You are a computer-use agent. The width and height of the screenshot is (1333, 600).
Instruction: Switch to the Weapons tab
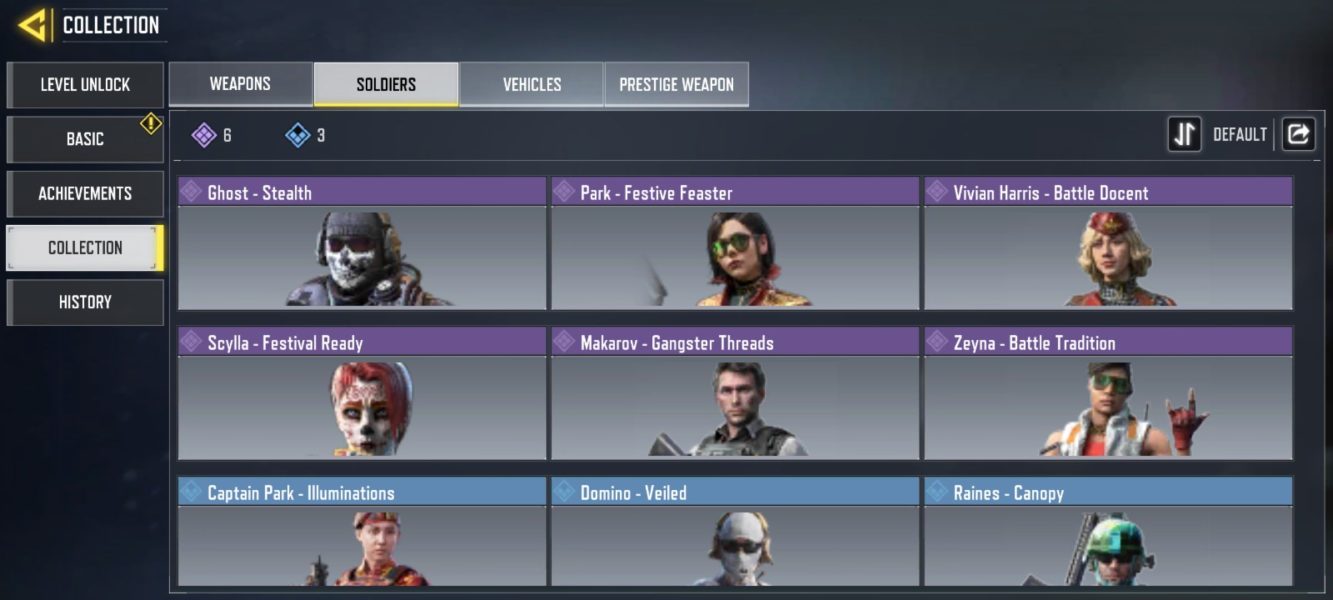pos(240,84)
